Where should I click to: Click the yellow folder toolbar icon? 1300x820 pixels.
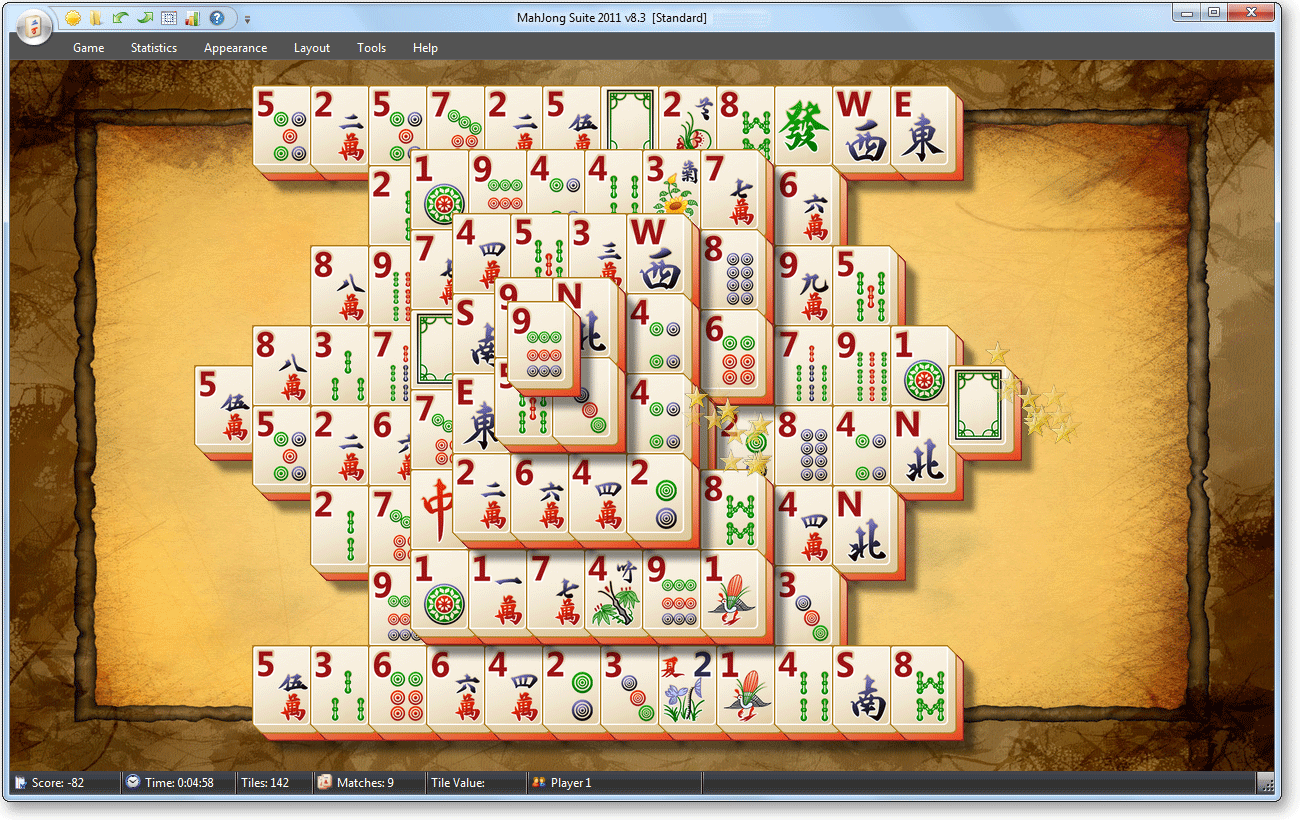(x=97, y=18)
